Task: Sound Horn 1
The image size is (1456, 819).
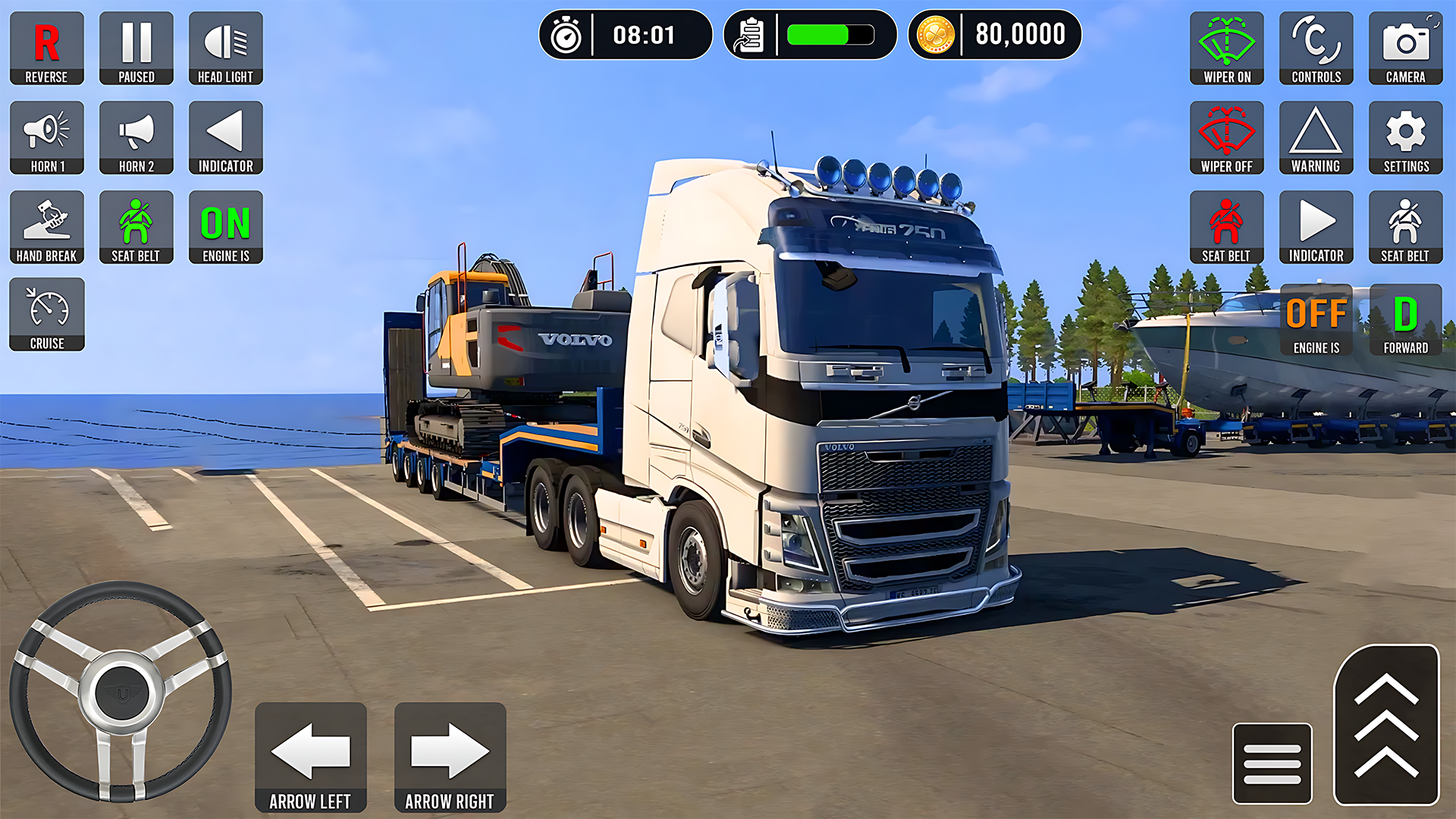Action: point(46,137)
